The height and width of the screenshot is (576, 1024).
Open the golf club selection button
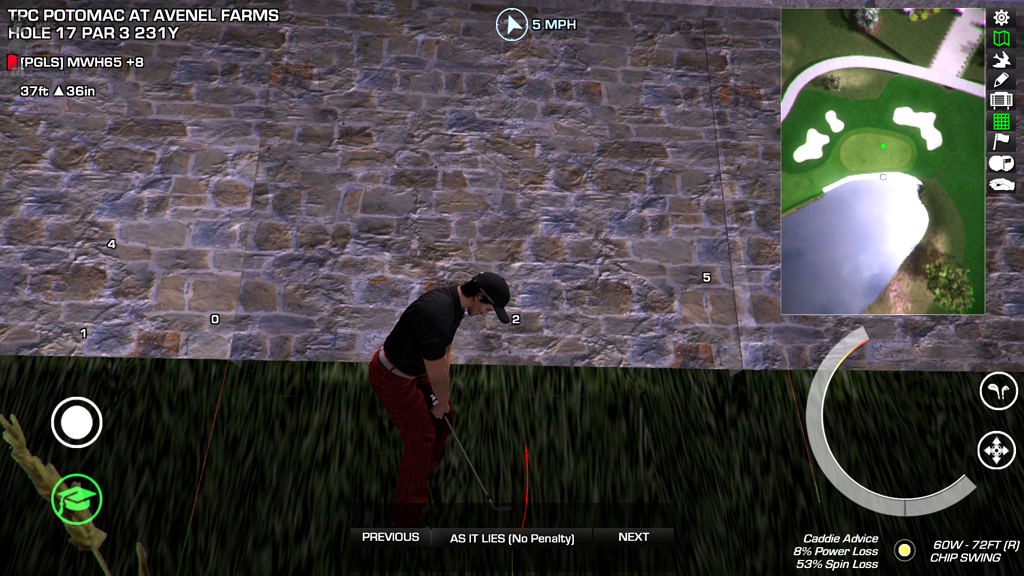[996, 391]
